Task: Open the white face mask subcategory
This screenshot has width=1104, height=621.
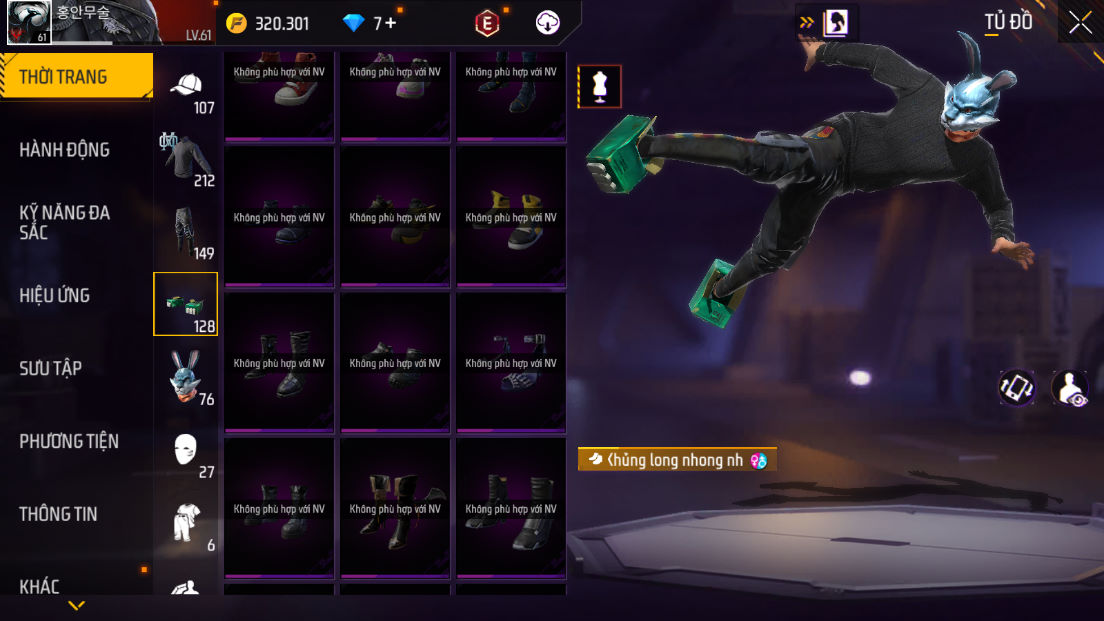Action: coord(186,451)
